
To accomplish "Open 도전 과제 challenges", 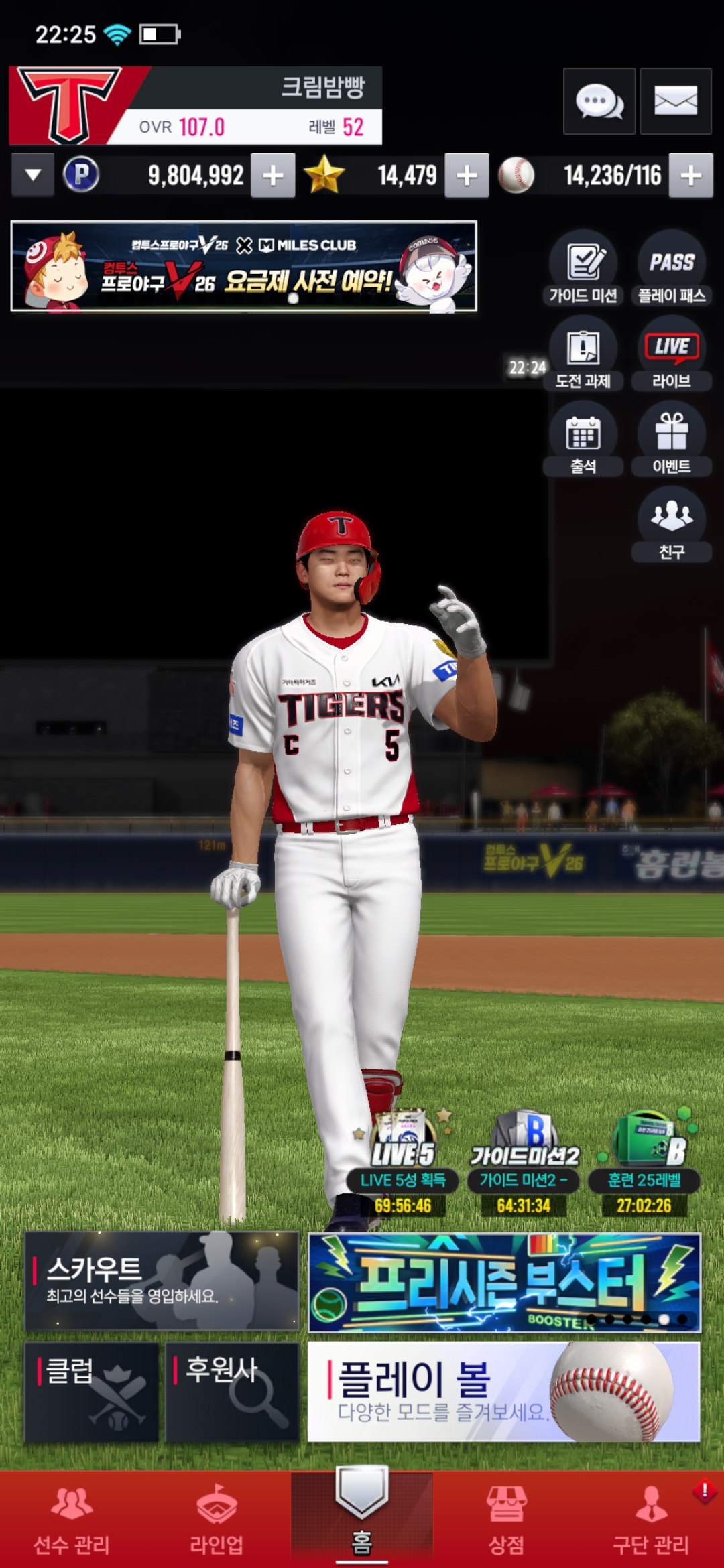I will click(x=583, y=354).
